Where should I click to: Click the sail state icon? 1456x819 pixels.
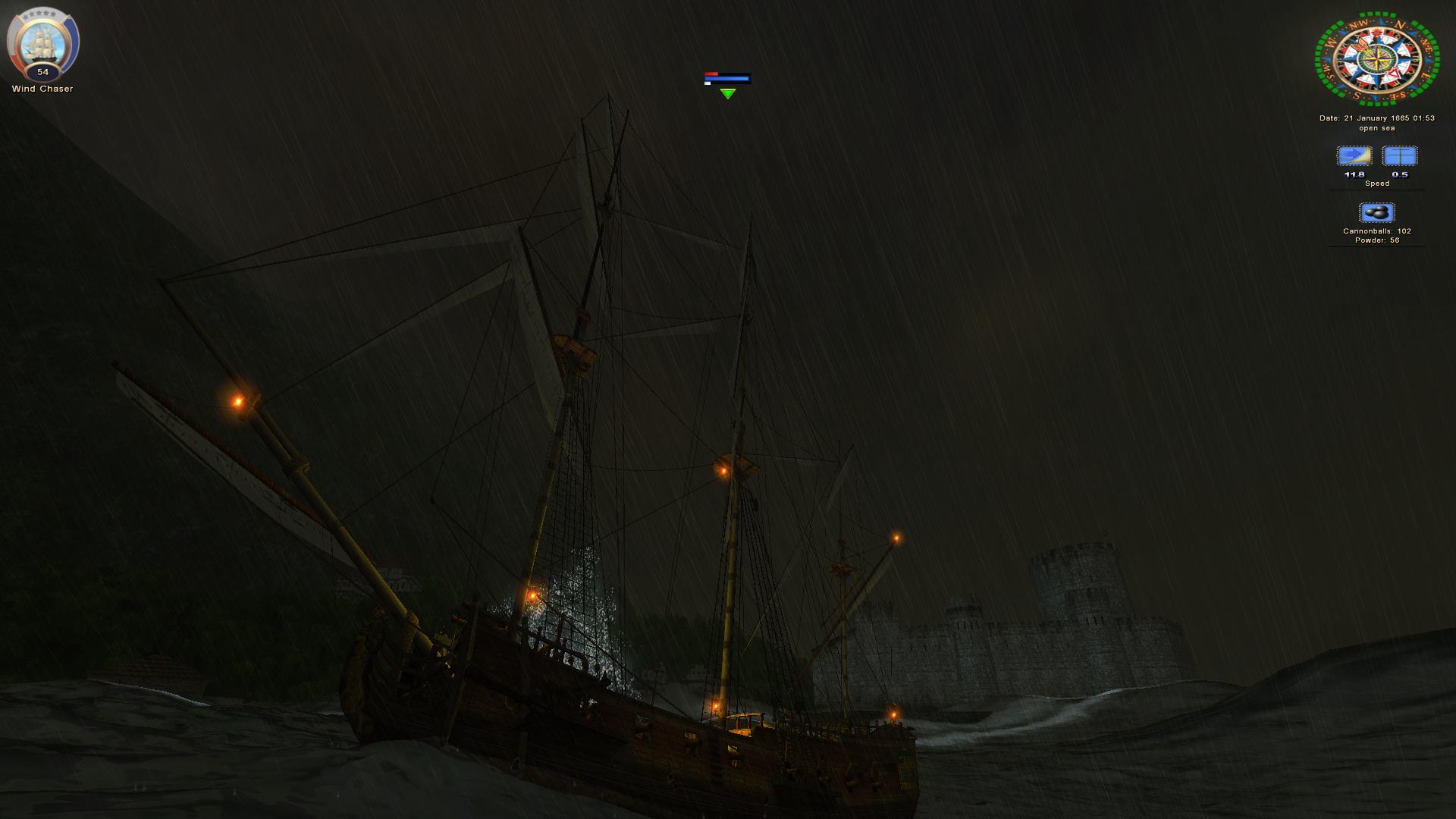1399,156
